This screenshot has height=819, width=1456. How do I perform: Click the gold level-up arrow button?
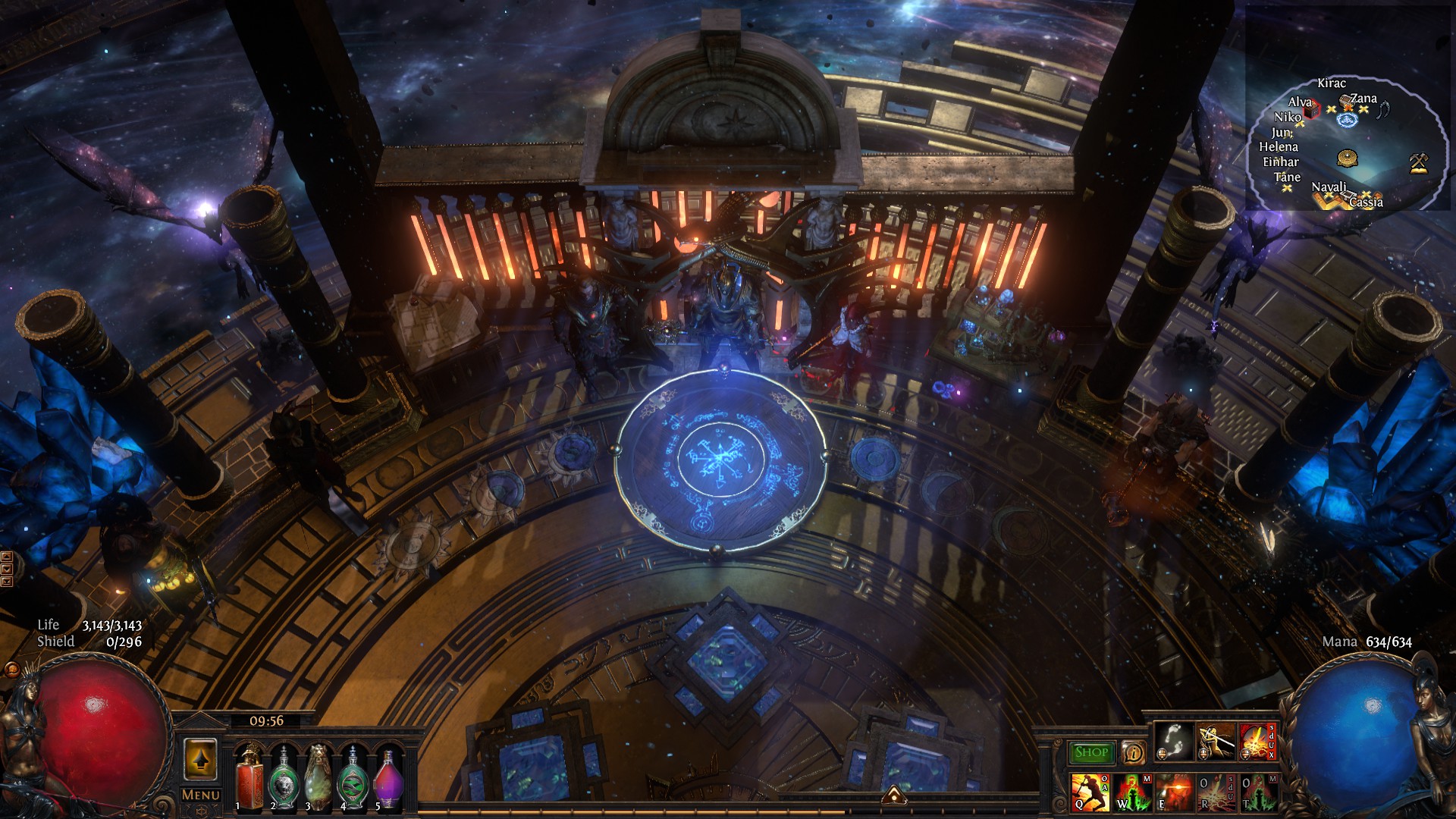tap(200, 759)
